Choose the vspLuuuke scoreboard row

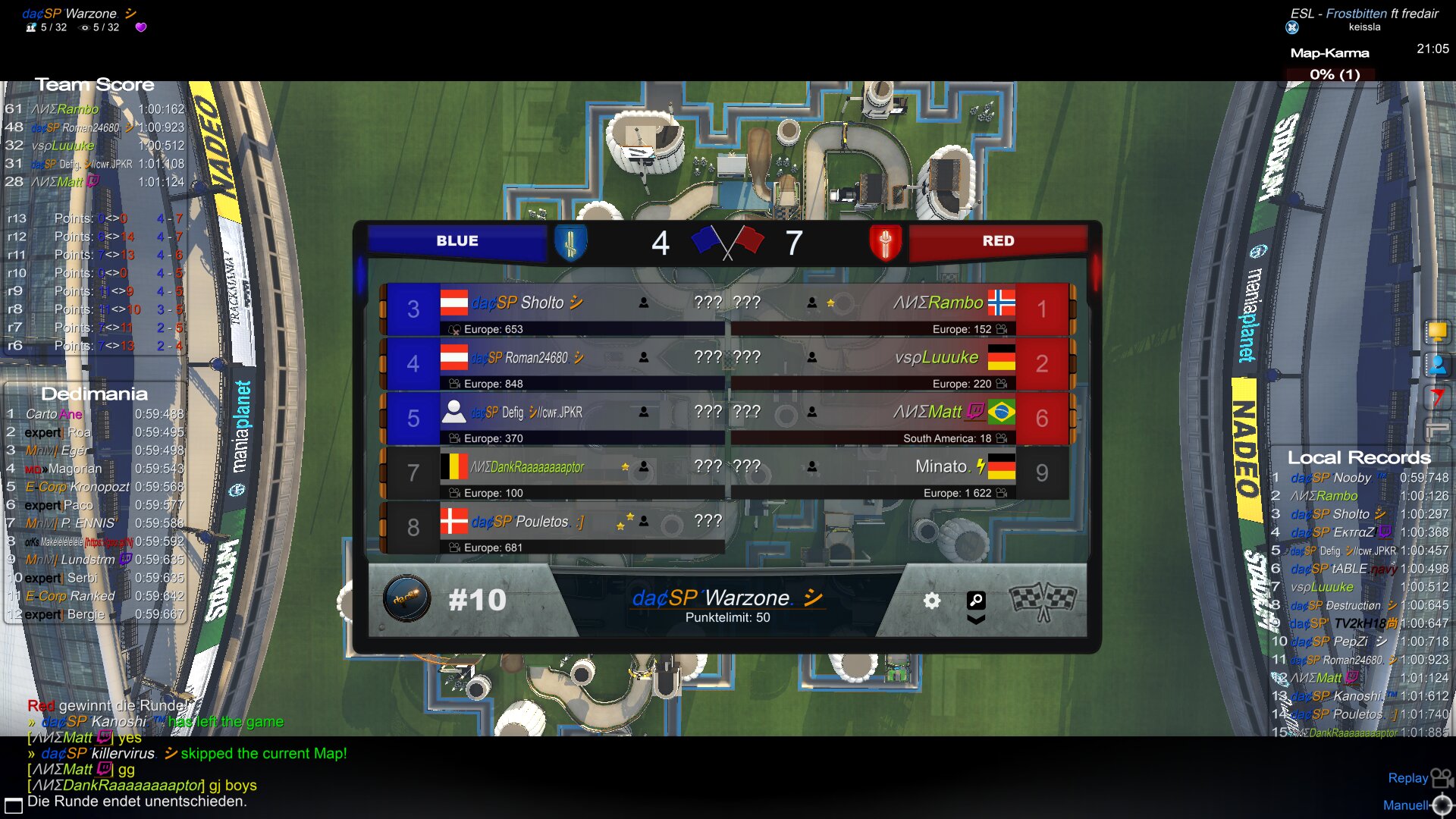(x=902, y=364)
